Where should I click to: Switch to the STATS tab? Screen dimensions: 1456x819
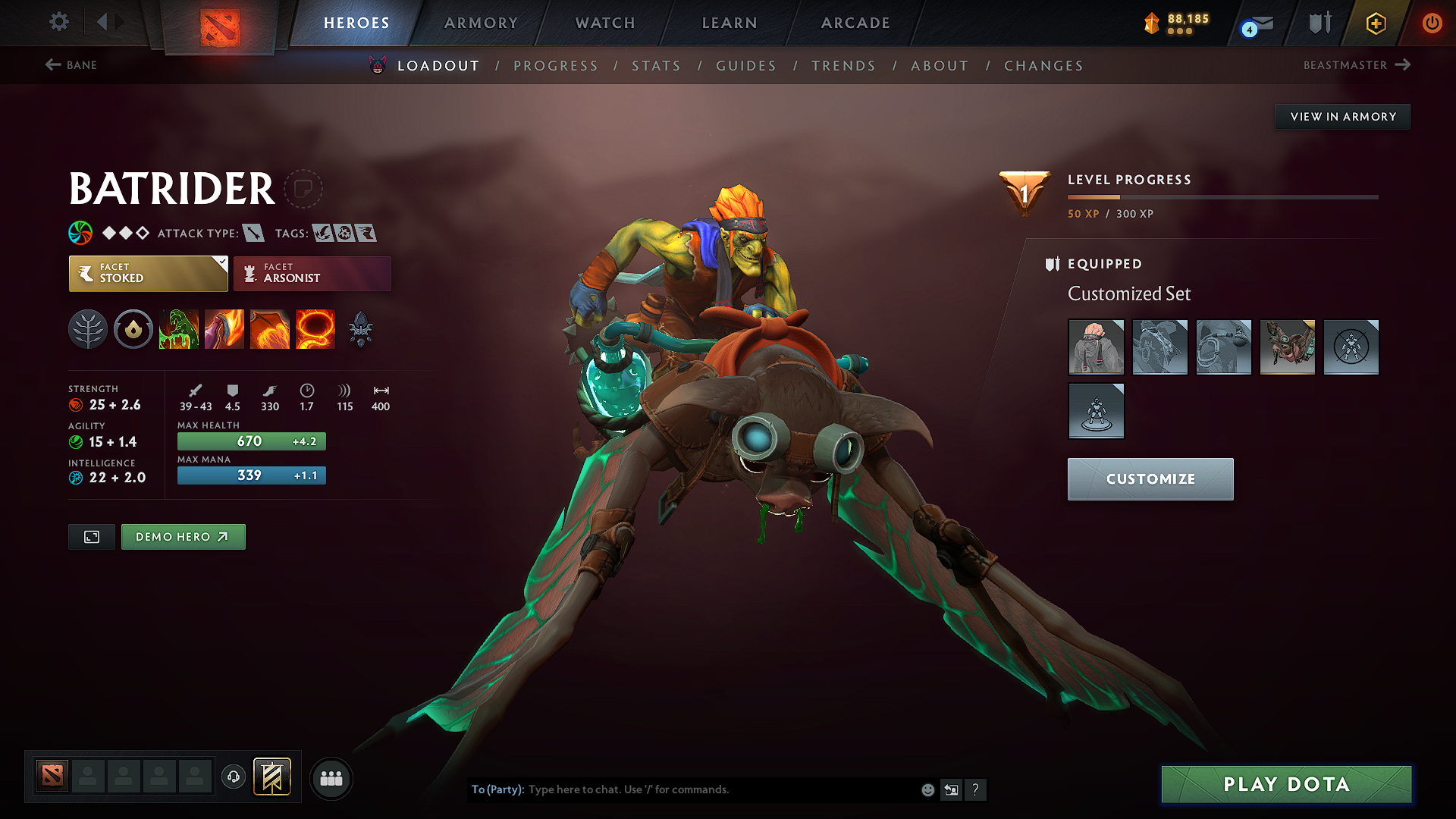click(x=656, y=66)
